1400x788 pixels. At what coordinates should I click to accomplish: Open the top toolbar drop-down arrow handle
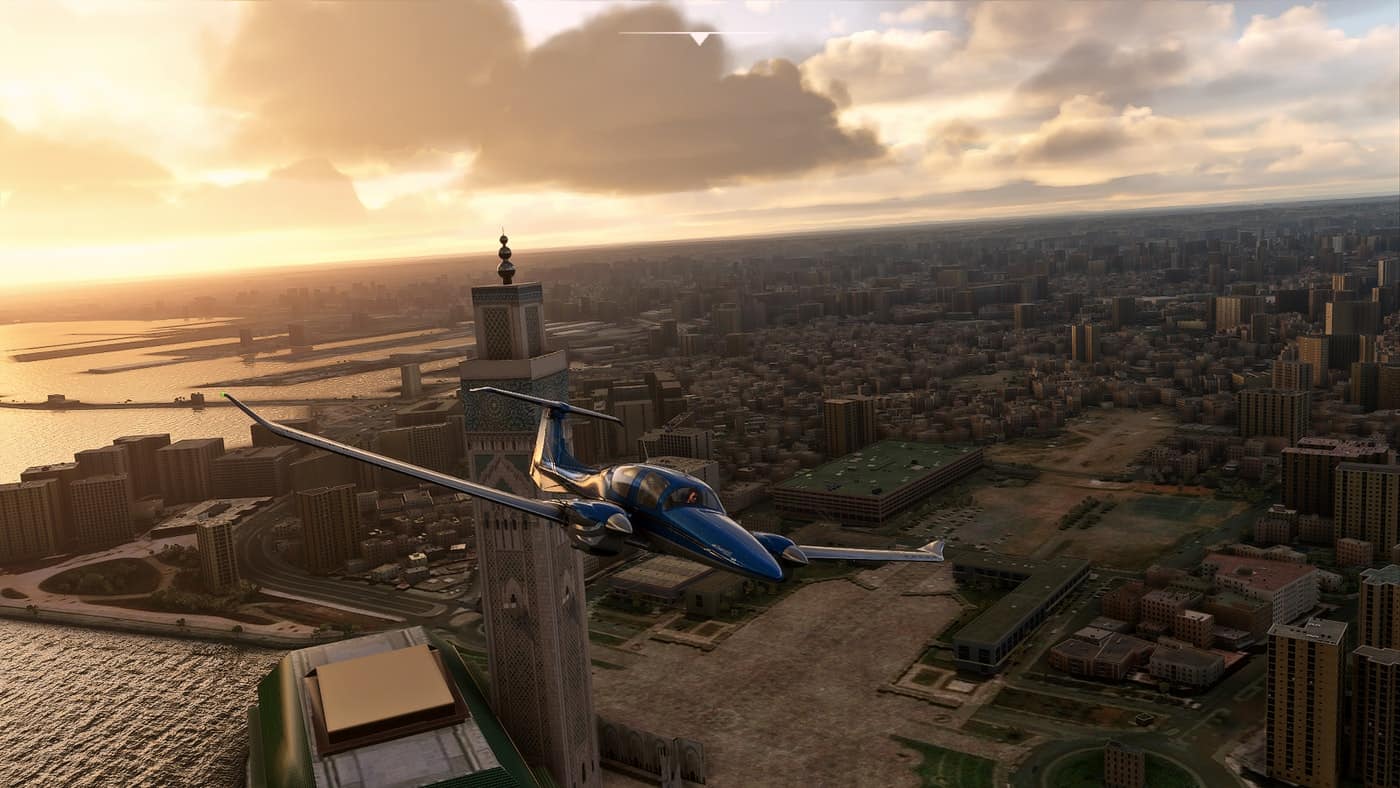coord(699,38)
